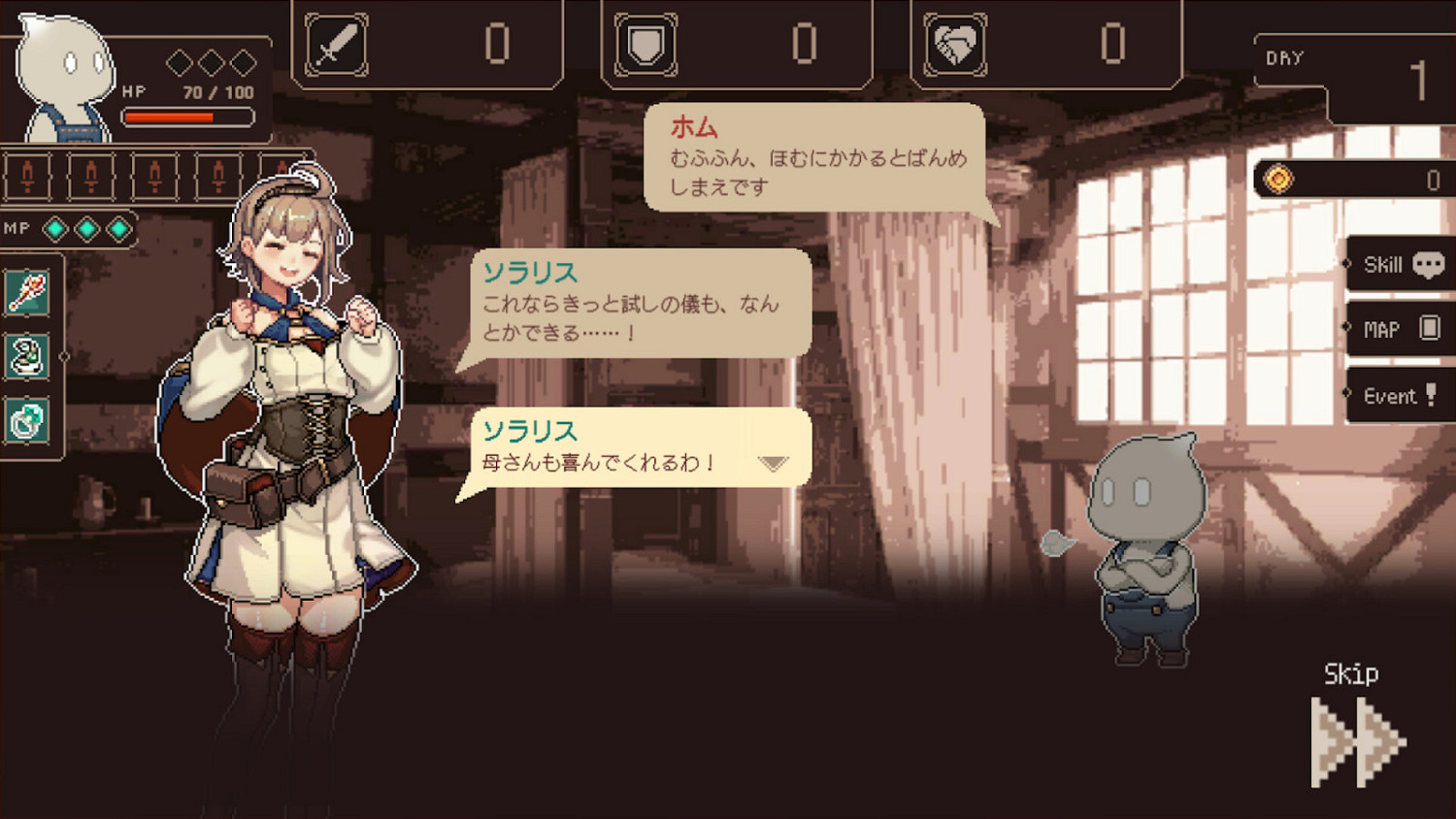Viewport: 1456px width, 819px height.
Task: Expand Soraris's dialogue with the down arrow
Action: tap(772, 464)
